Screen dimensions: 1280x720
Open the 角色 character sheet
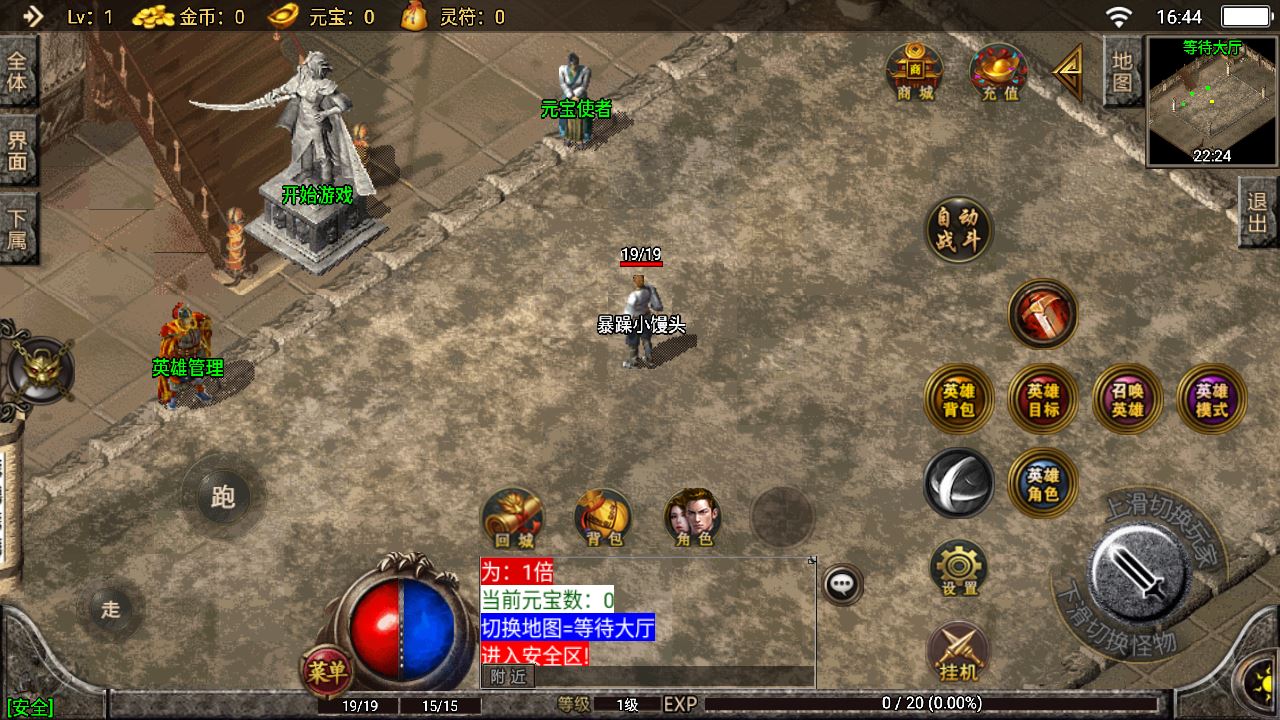click(x=693, y=518)
